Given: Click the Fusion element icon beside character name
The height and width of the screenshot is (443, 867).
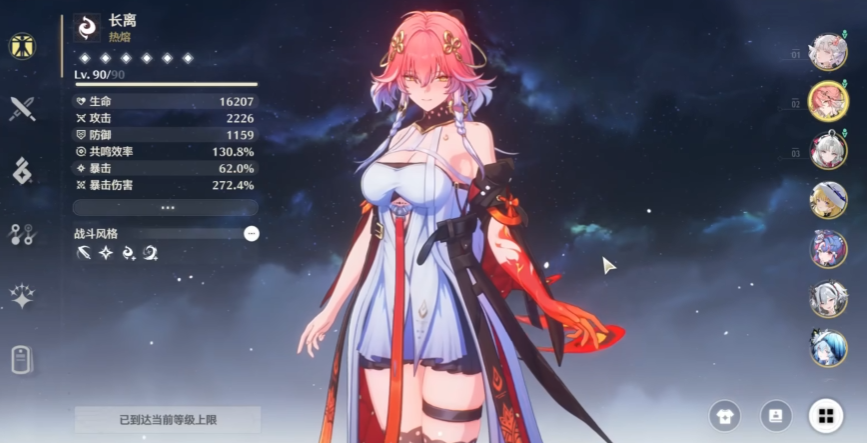Looking at the screenshot, I should (x=88, y=26).
